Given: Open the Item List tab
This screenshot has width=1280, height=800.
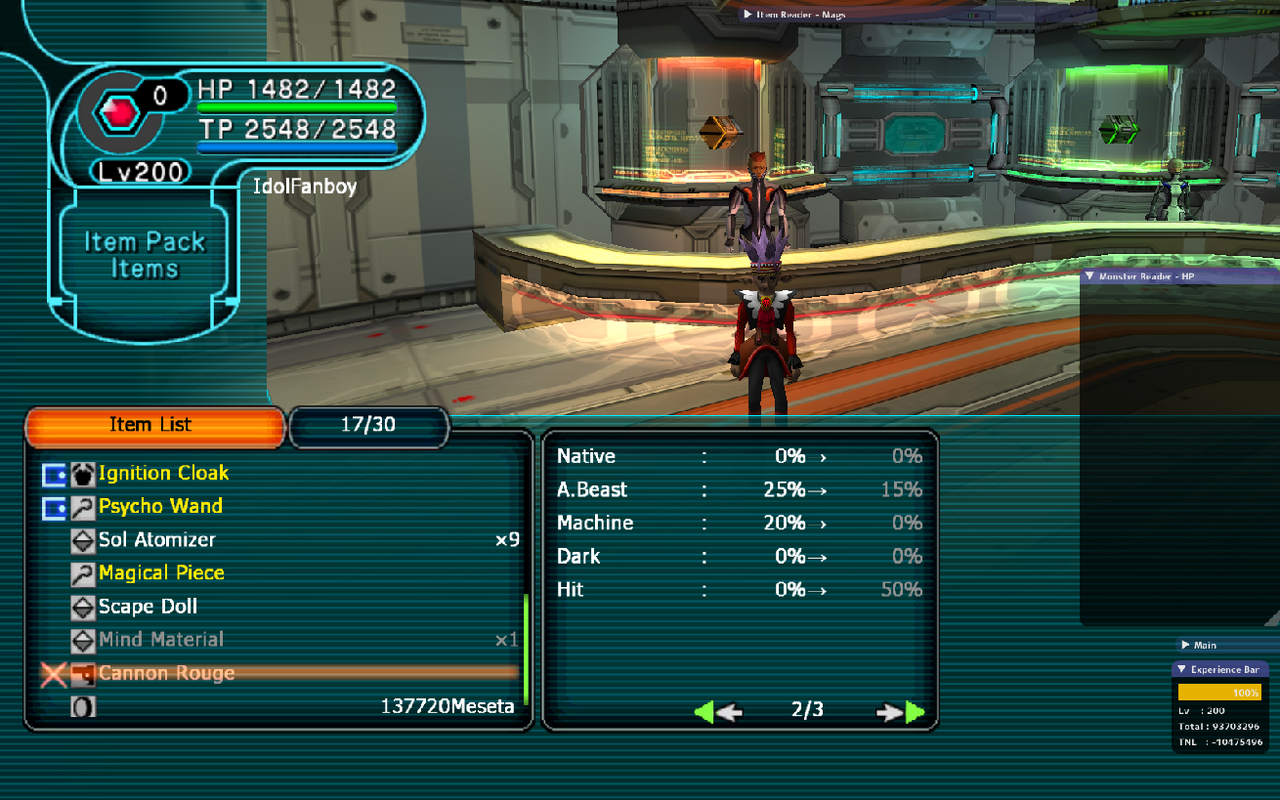Looking at the screenshot, I should point(151,425).
